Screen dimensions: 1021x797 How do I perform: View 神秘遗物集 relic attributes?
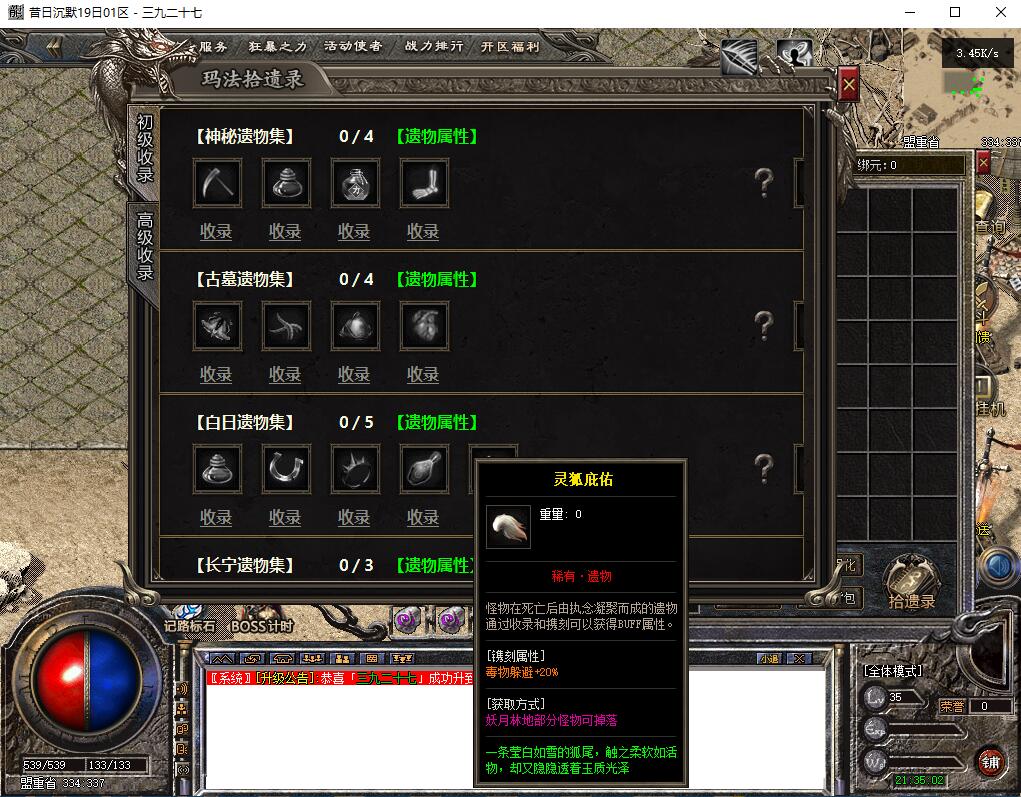(436, 137)
